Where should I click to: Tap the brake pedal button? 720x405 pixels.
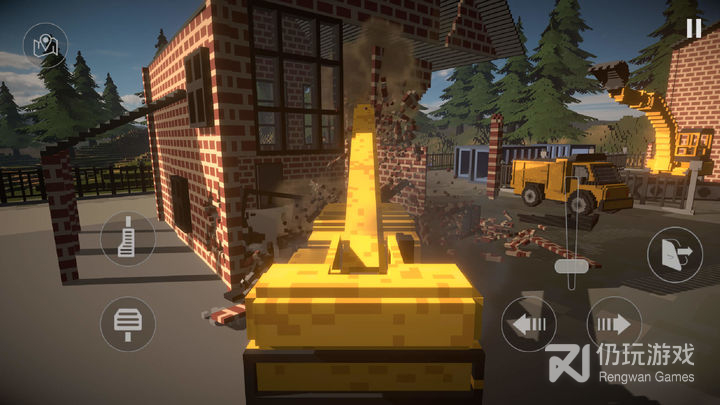(x=127, y=323)
